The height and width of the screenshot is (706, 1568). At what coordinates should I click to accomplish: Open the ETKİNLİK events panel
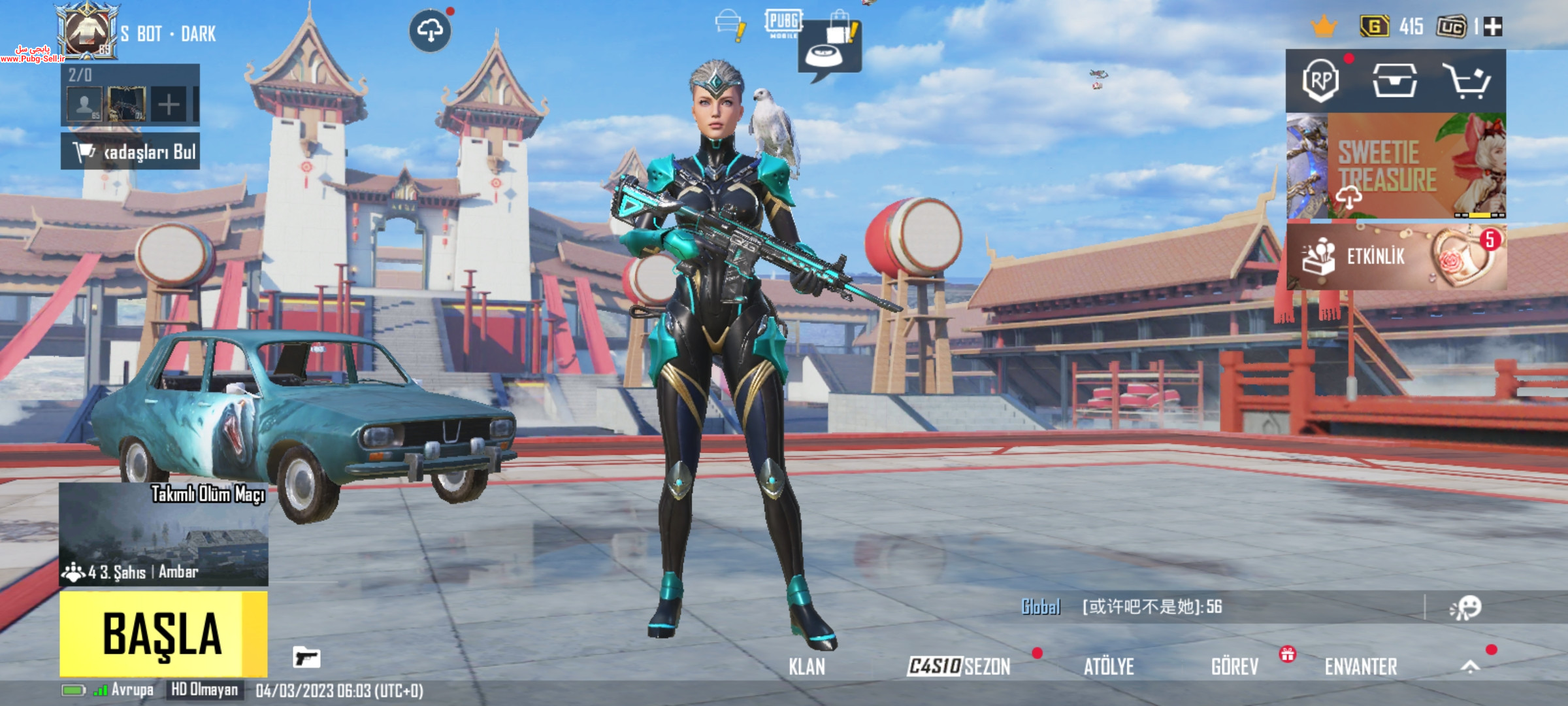1396,257
